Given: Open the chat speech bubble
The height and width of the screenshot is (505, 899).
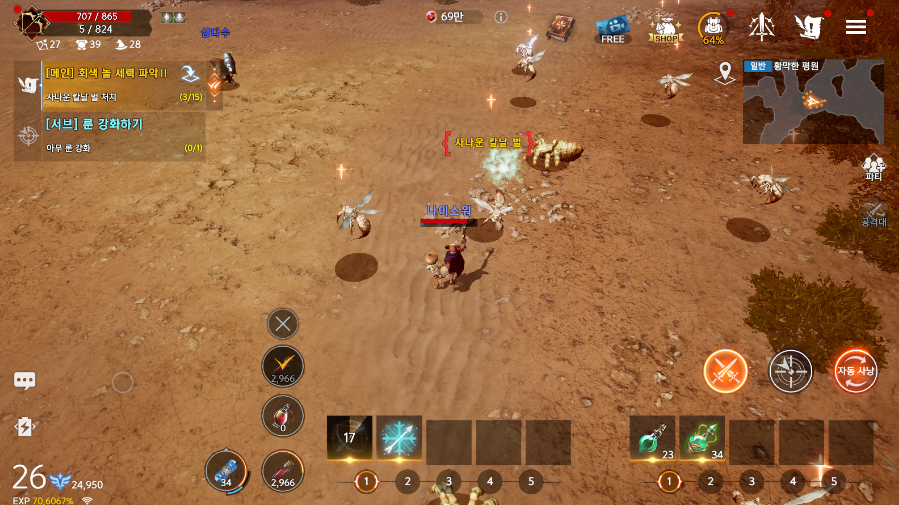Looking at the screenshot, I should 25,381.
